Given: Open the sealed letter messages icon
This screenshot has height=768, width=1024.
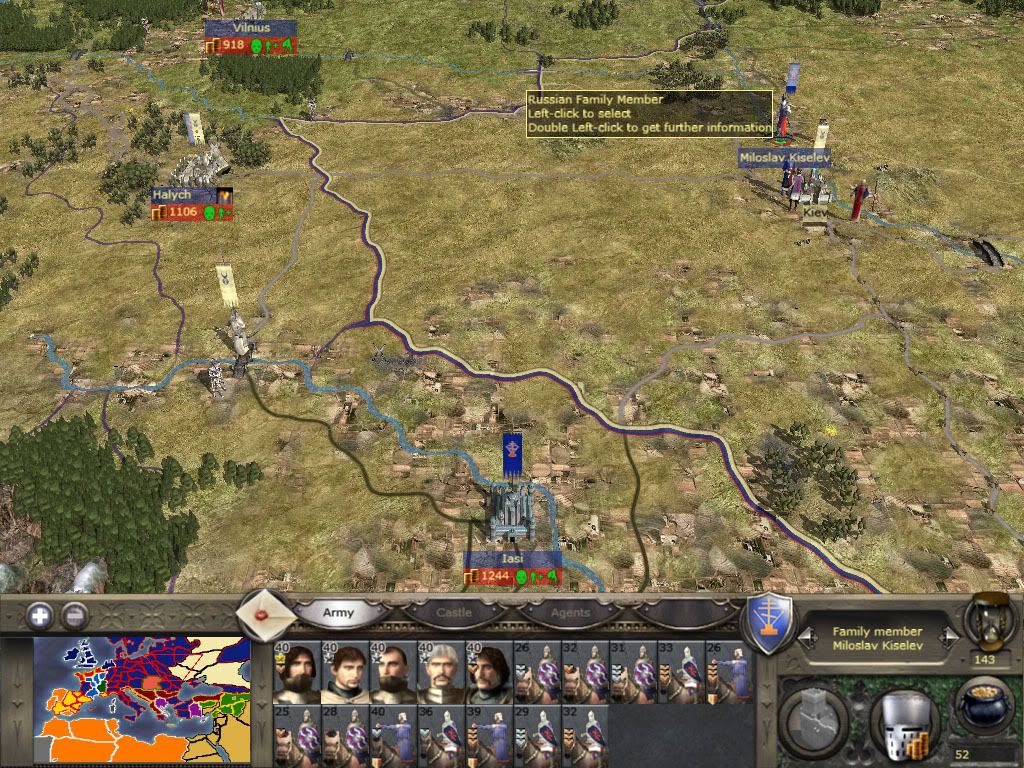Looking at the screenshot, I should 264,613.
